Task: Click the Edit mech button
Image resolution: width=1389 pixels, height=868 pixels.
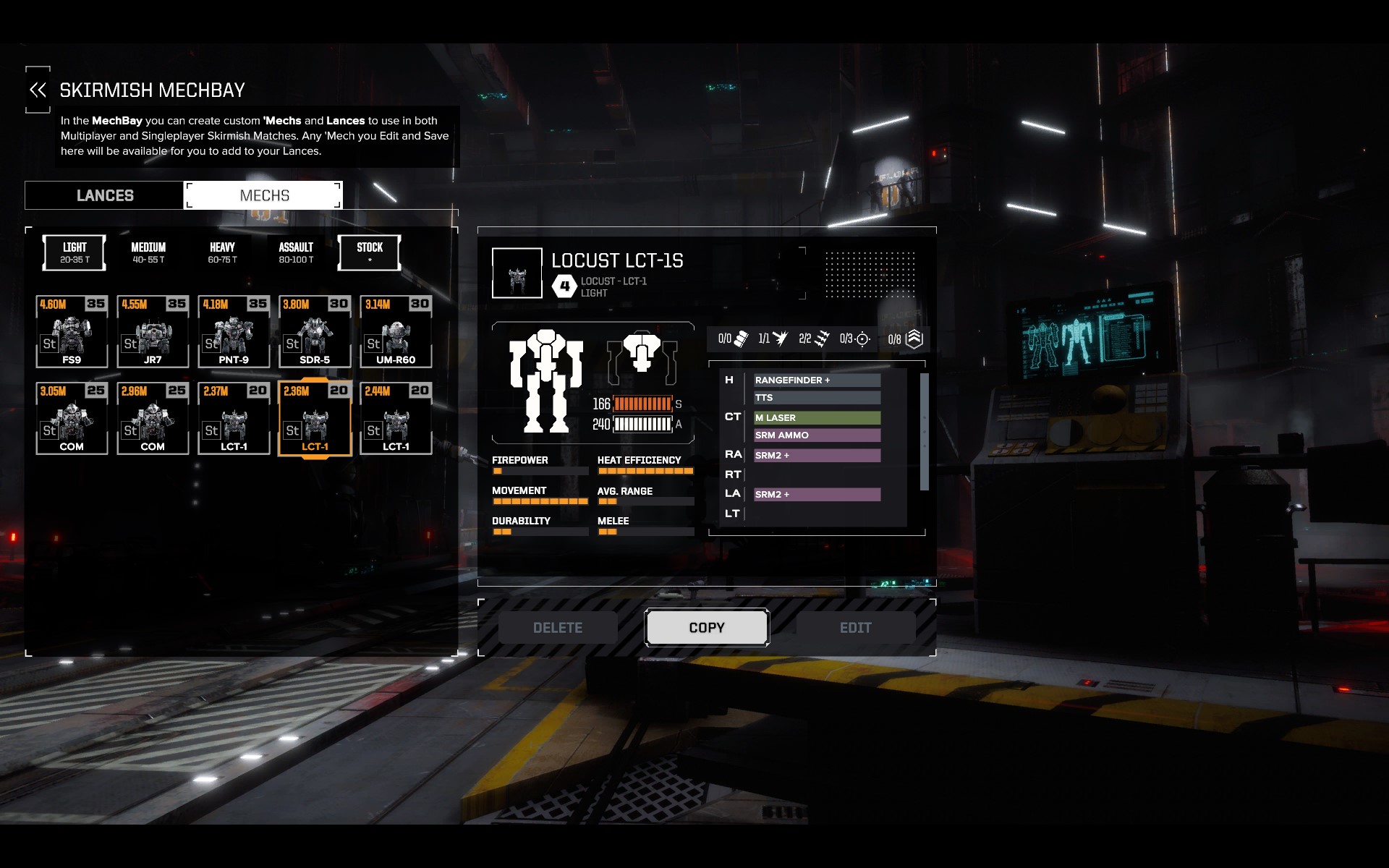Action: 856,628
